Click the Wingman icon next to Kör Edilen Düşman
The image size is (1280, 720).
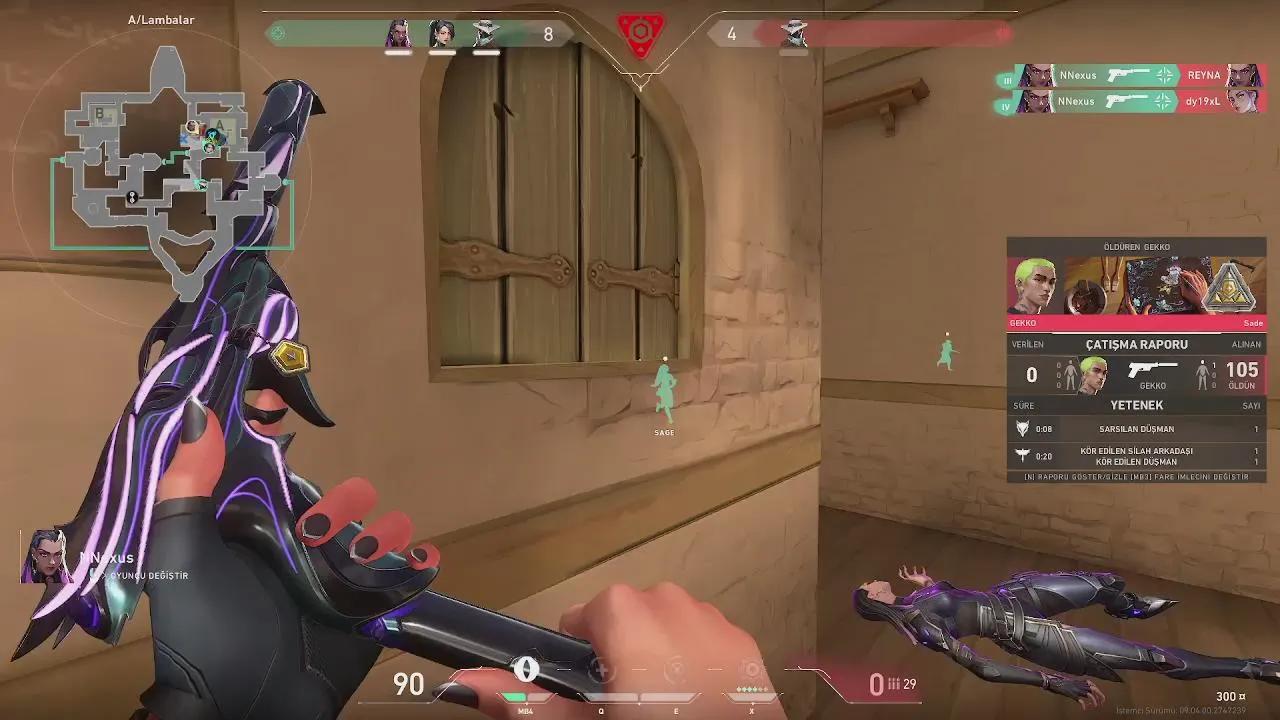click(x=1022, y=454)
